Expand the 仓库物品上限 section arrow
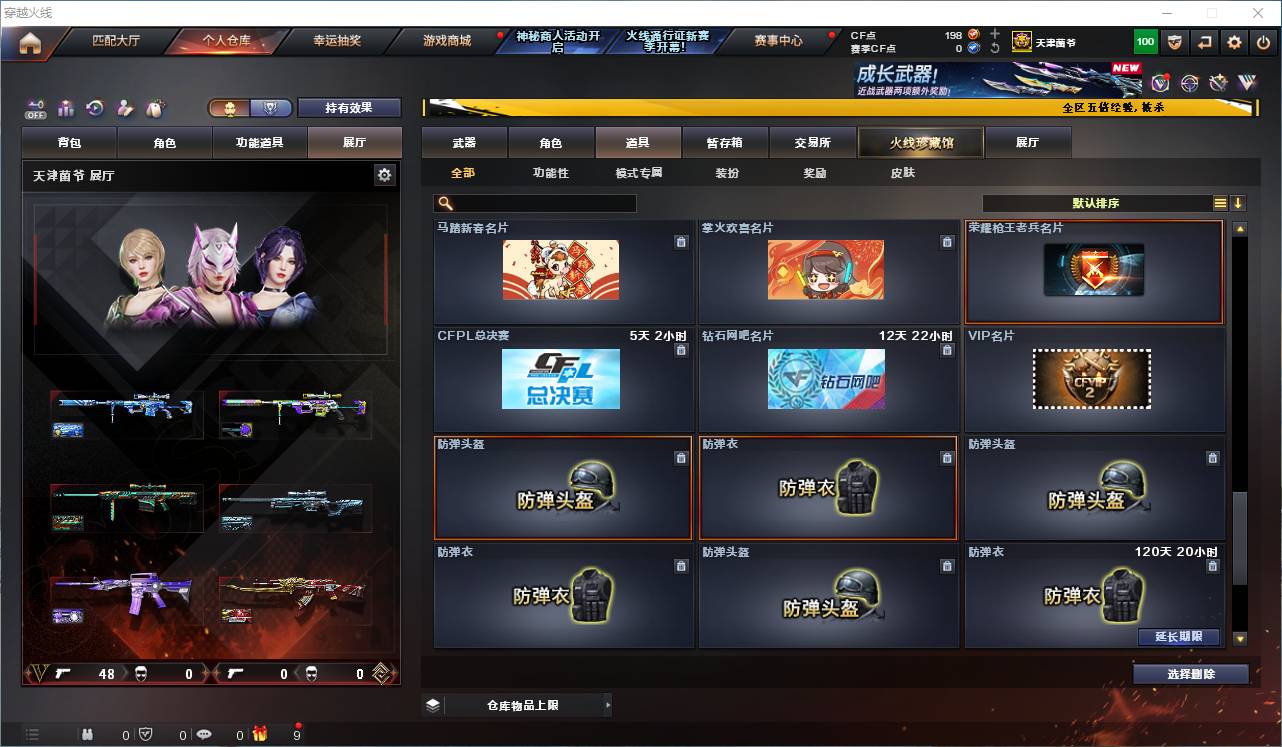The height and width of the screenshot is (747, 1282). point(608,704)
